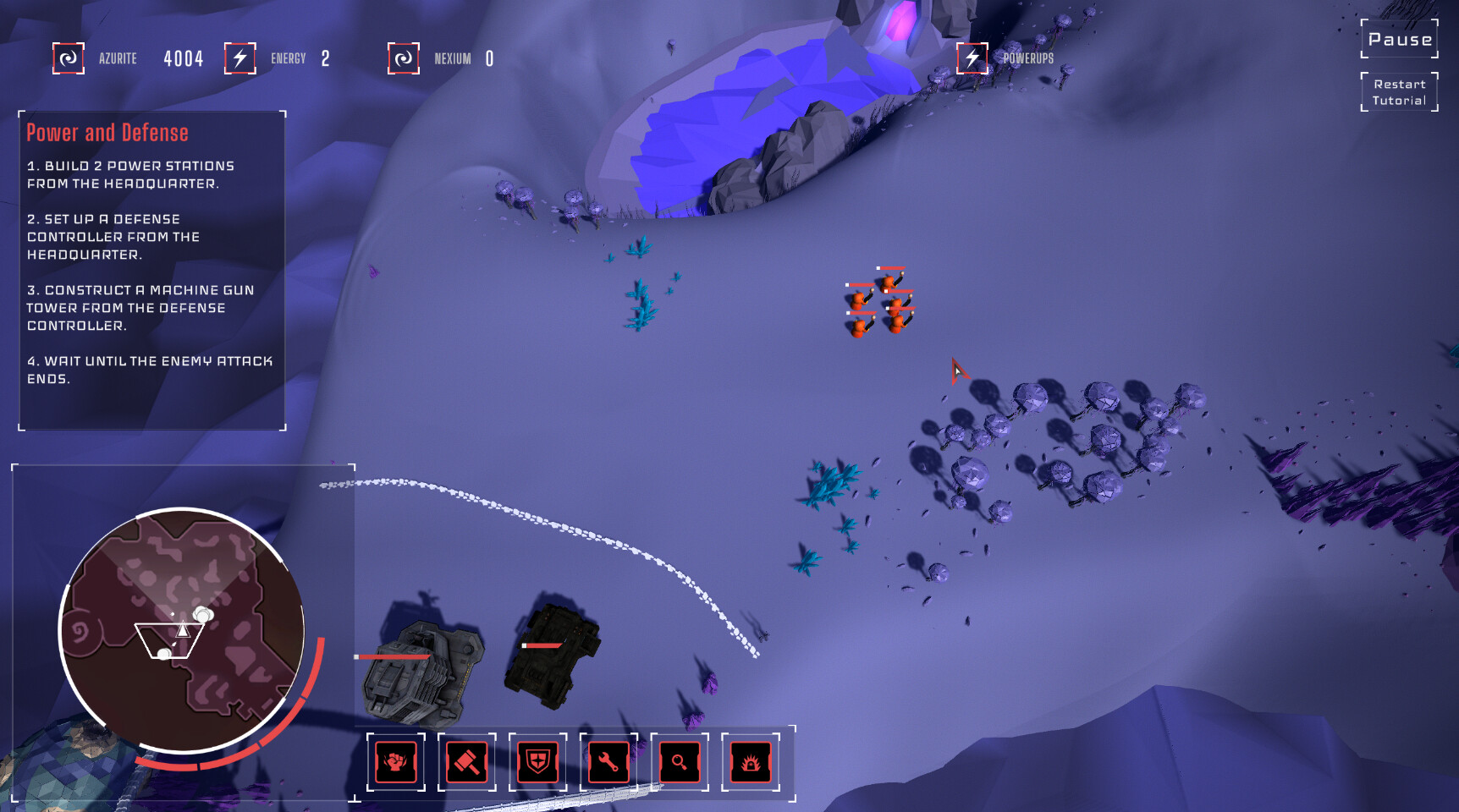Viewport: 1459px width, 812px height.
Task: Click the Nexium resource icon
Action: click(x=404, y=59)
